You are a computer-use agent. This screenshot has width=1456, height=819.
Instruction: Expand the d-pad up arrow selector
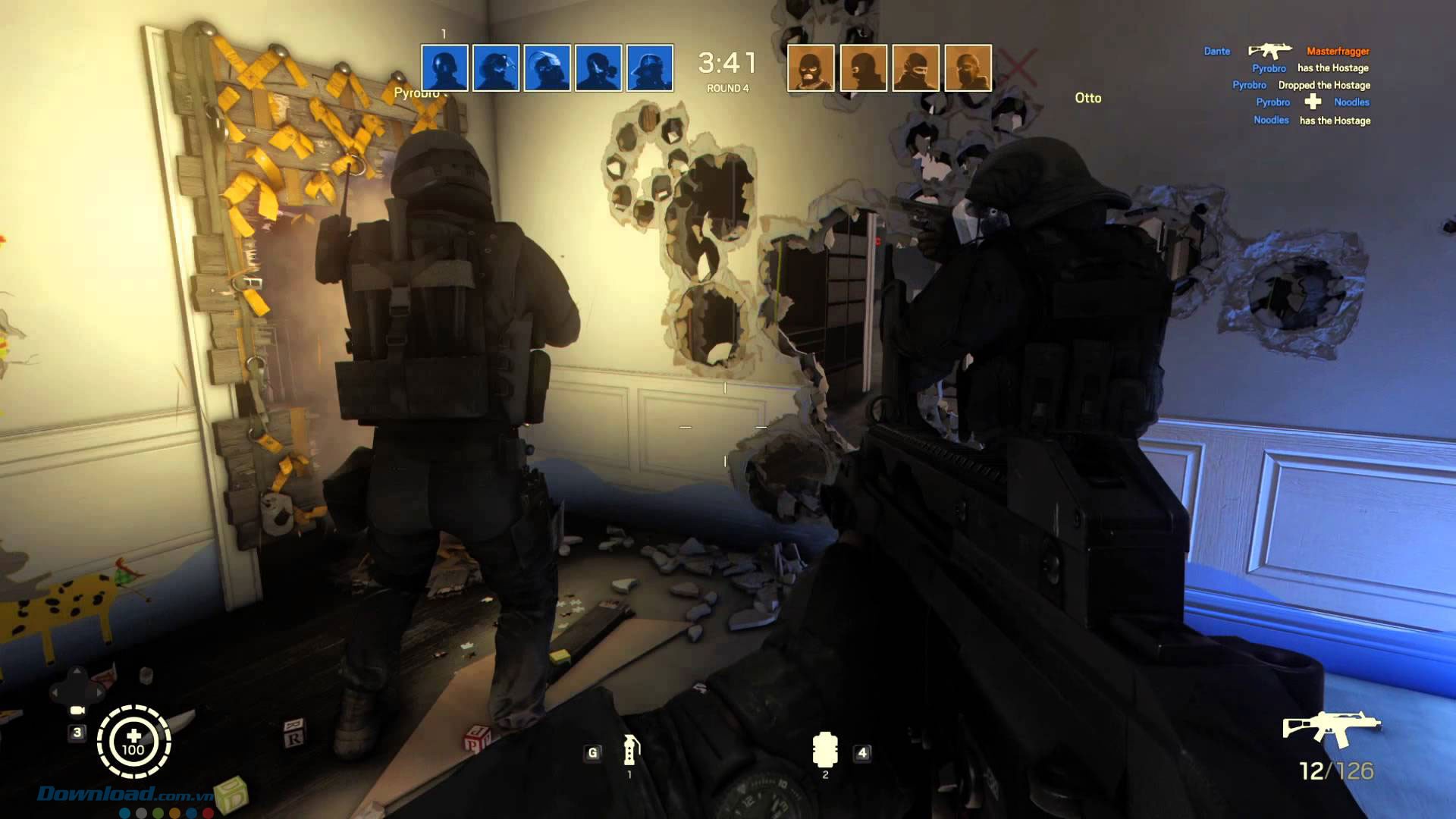coord(77,670)
